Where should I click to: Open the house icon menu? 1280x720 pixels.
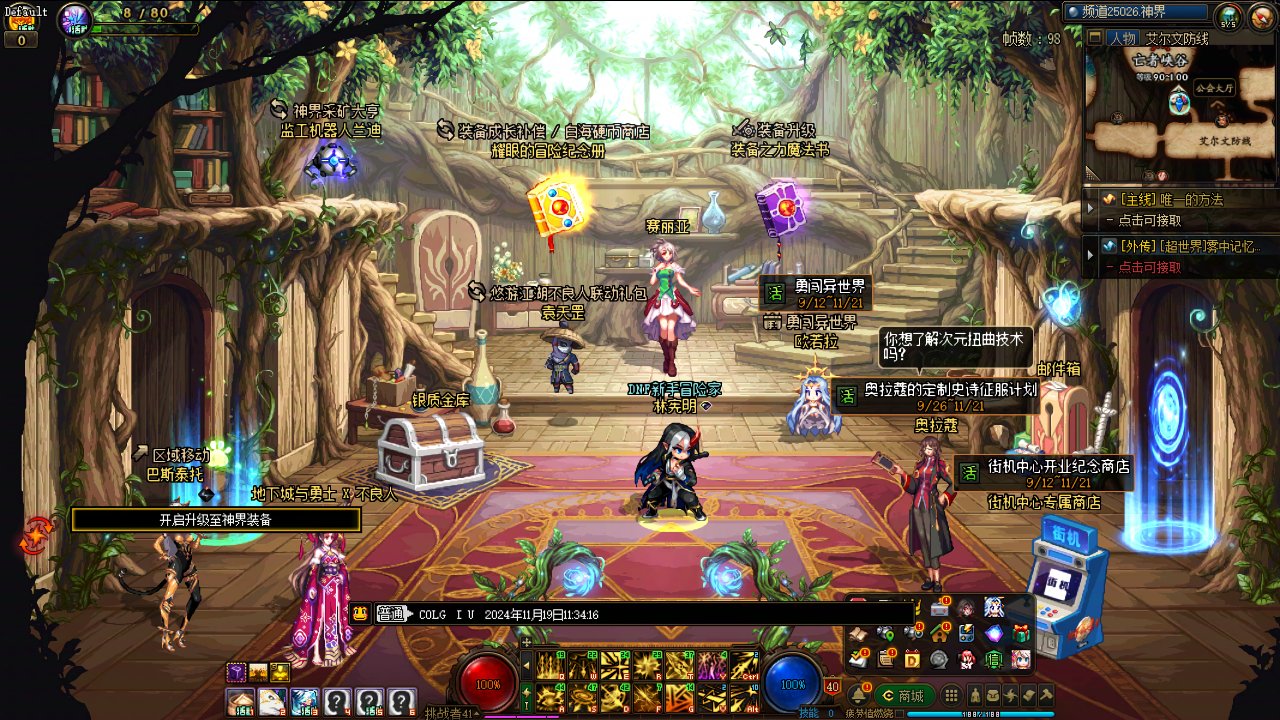(939, 633)
